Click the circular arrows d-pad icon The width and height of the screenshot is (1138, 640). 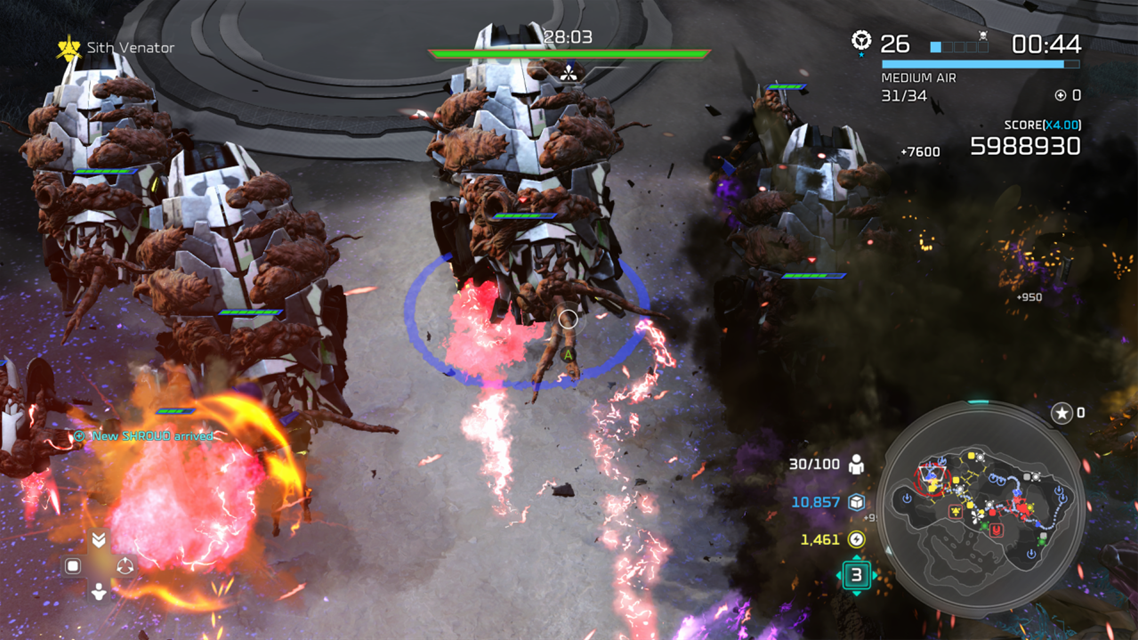click(x=125, y=566)
